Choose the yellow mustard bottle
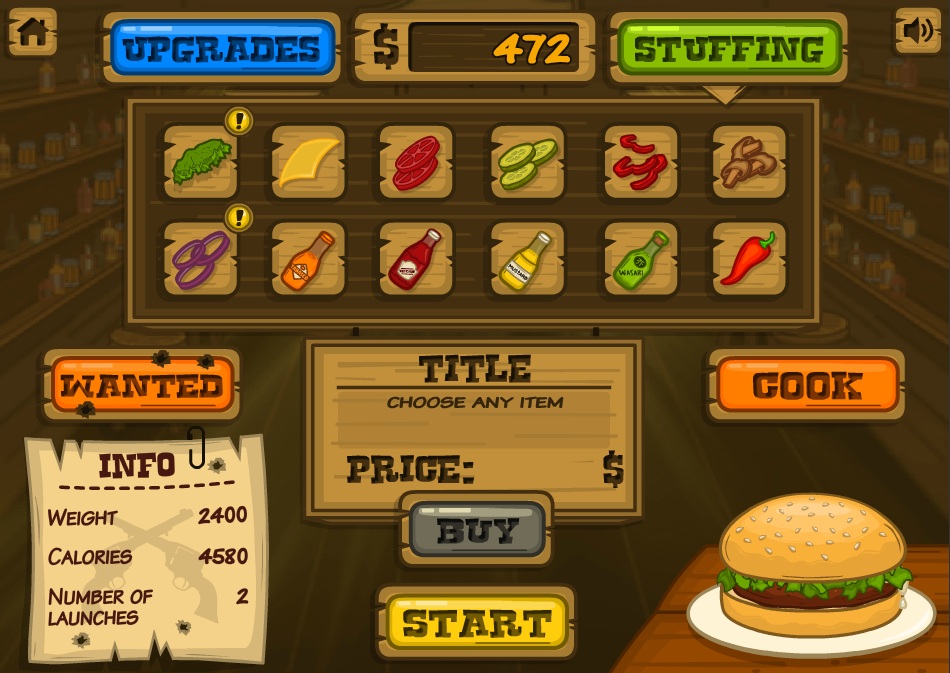 [x=526, y=259]
